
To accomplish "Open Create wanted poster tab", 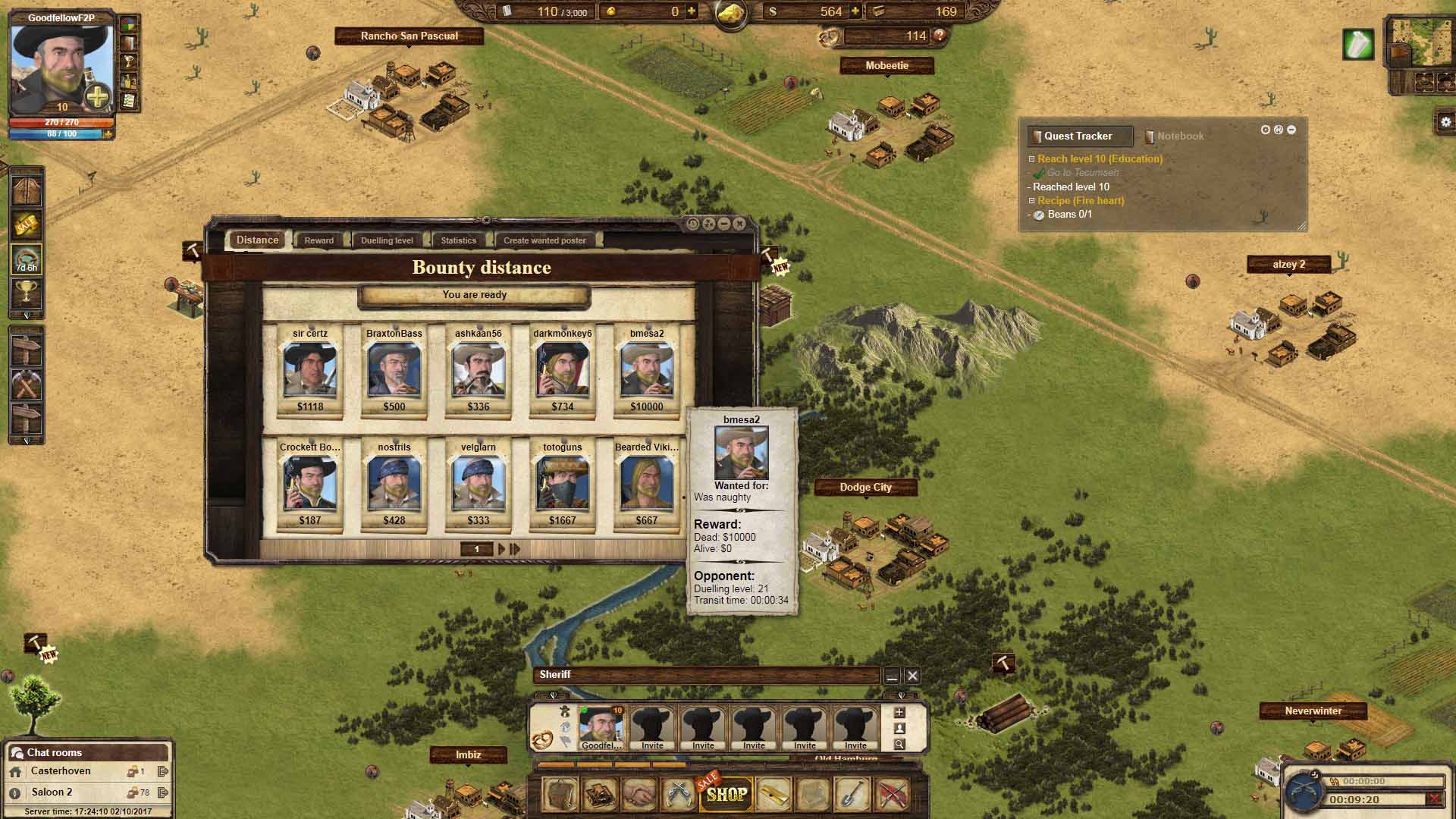I will coord(544,240).
